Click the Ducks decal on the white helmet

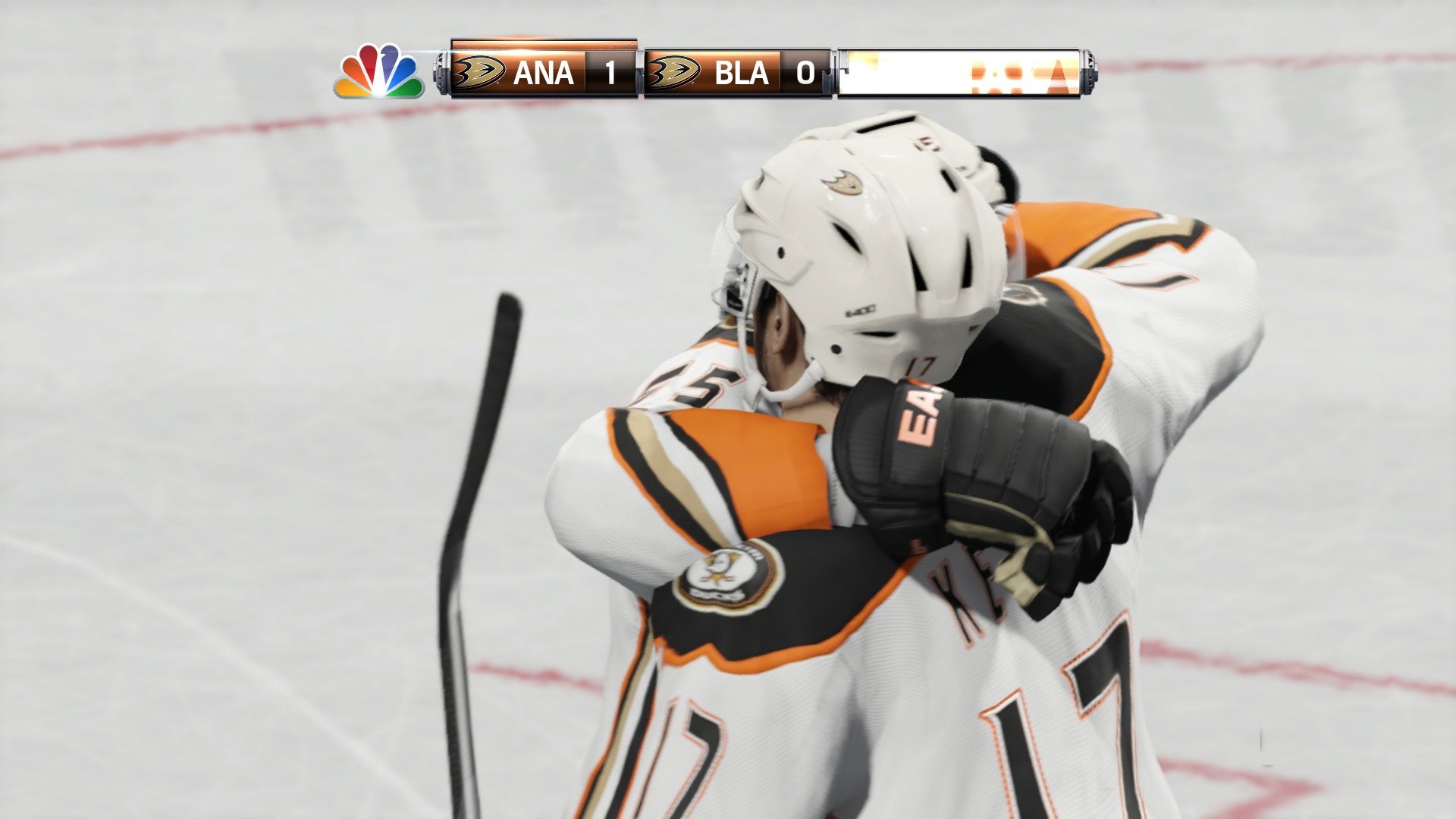[844, 183]
